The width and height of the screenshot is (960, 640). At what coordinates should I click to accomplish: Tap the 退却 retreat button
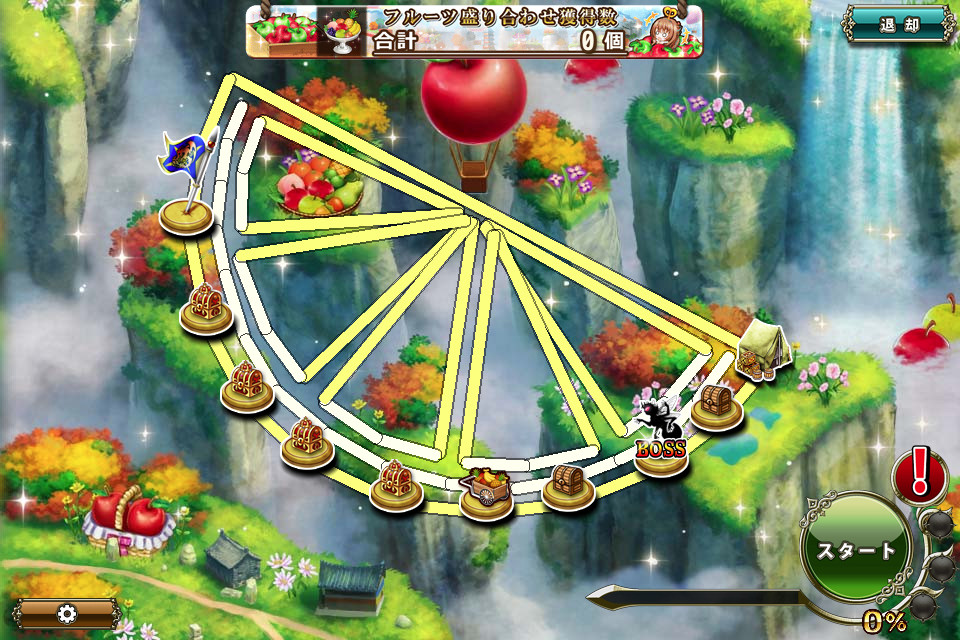tap(898, 24)
